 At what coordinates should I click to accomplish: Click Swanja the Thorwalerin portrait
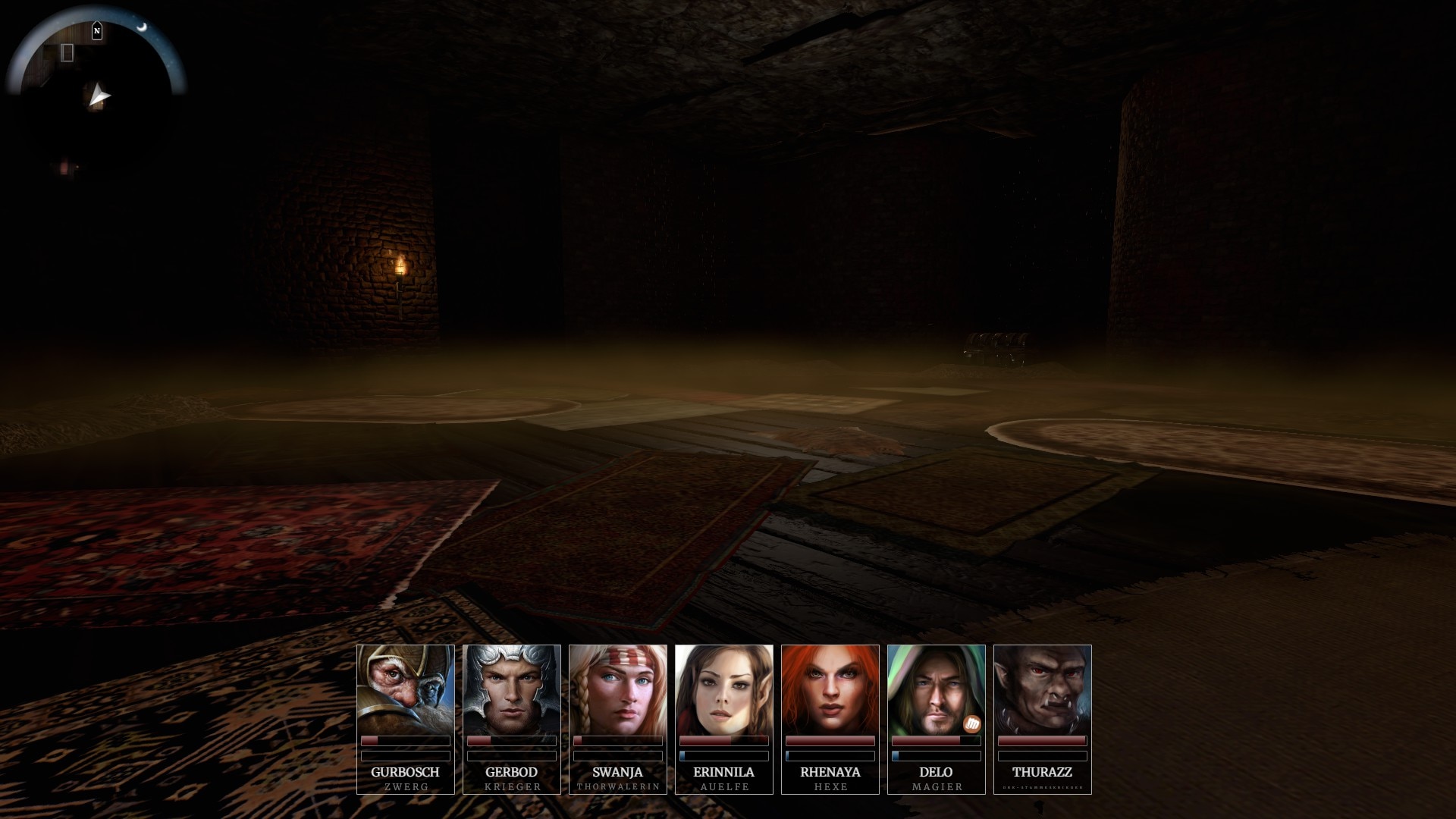click(618, 690)
